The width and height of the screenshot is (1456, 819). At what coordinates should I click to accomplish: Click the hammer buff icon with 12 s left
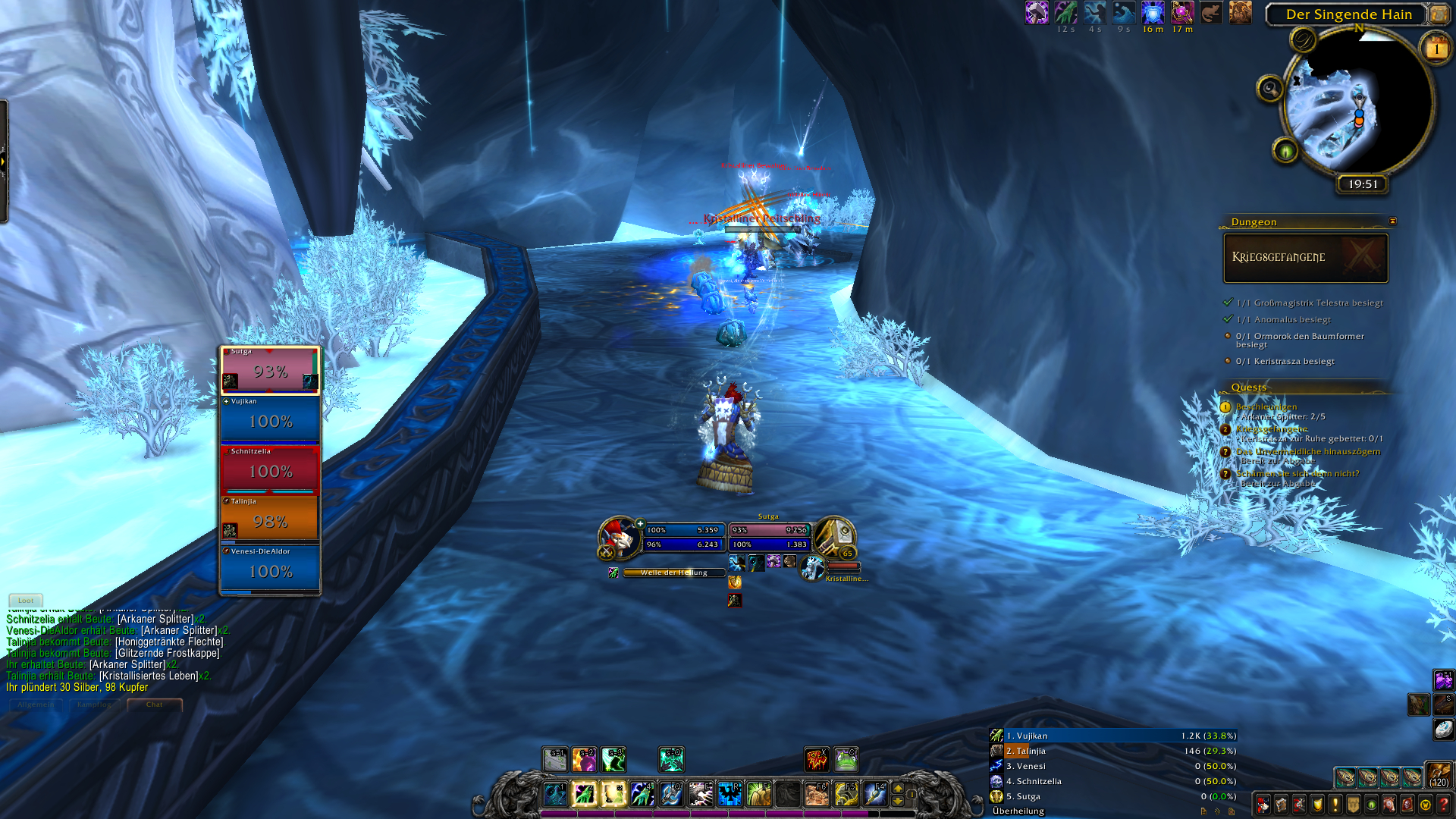coord(1036,14)
